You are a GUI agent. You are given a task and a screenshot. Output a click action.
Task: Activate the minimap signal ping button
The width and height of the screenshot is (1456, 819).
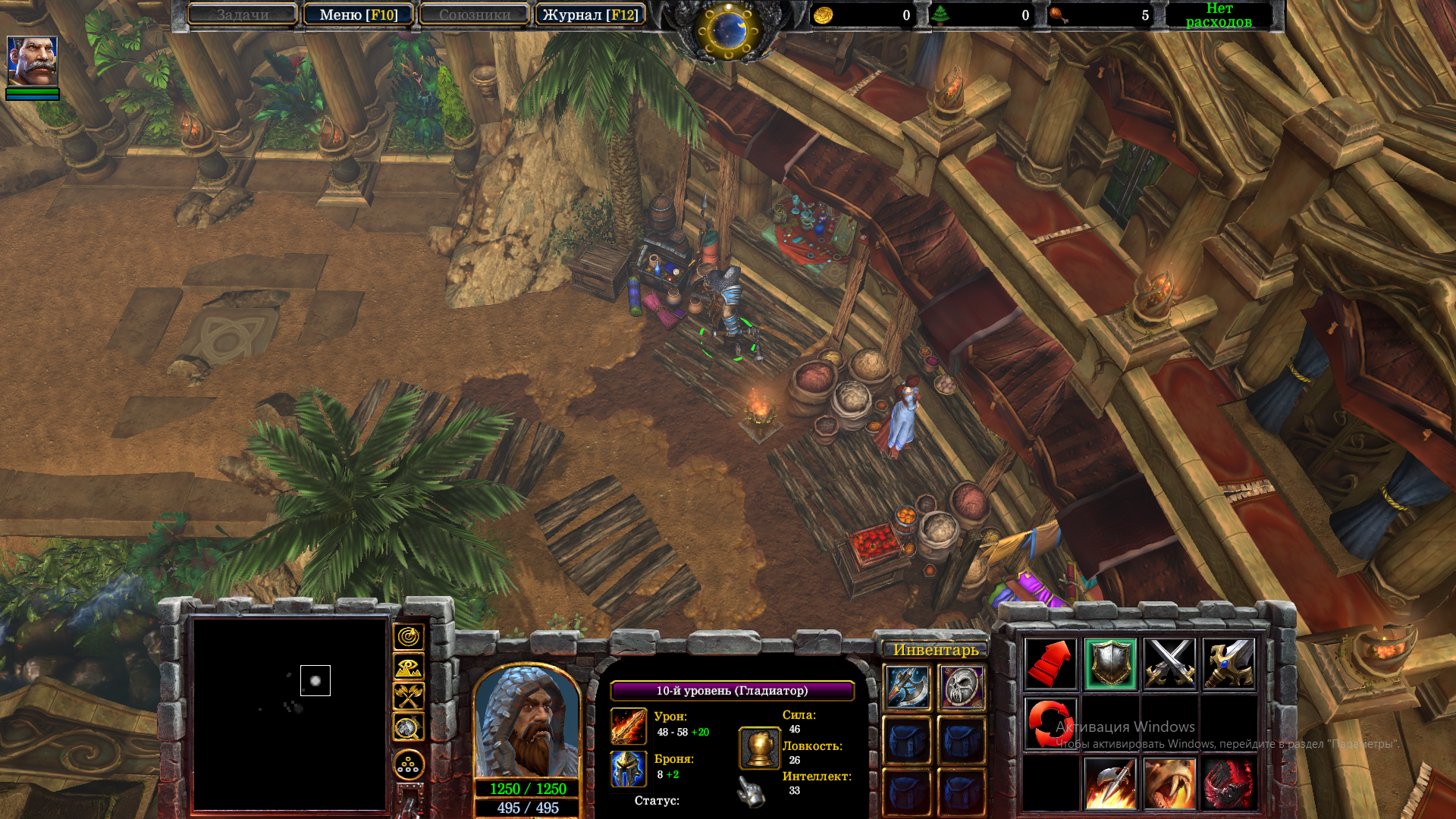[408, 637]
